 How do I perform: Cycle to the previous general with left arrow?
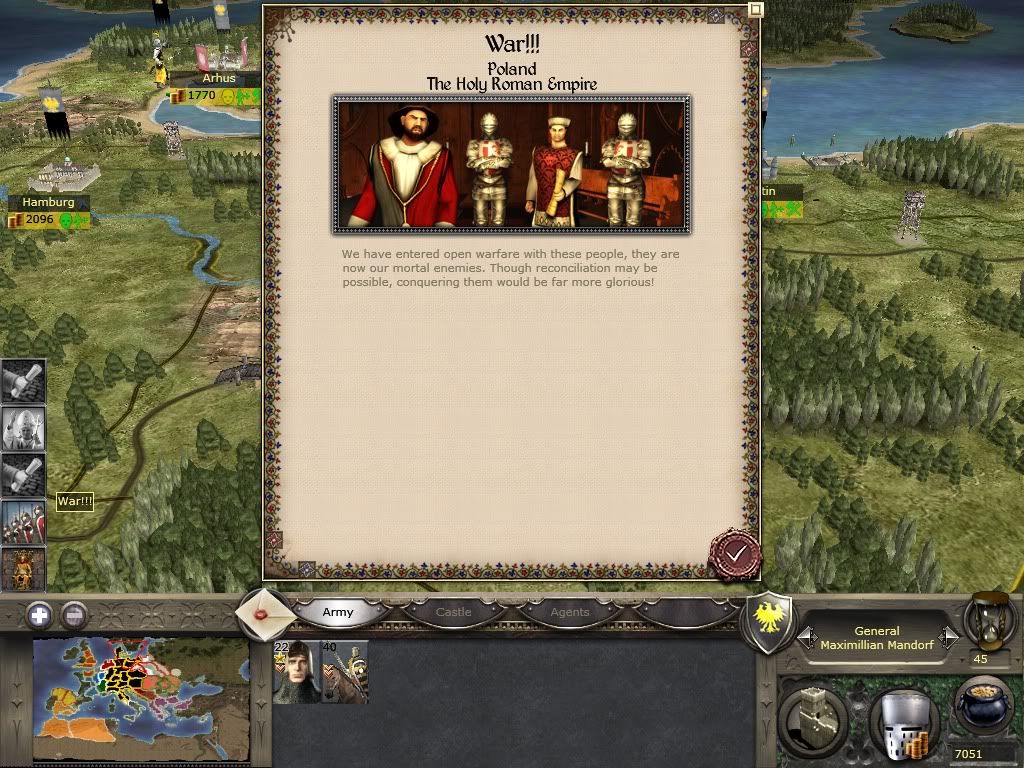pos(807,637)
